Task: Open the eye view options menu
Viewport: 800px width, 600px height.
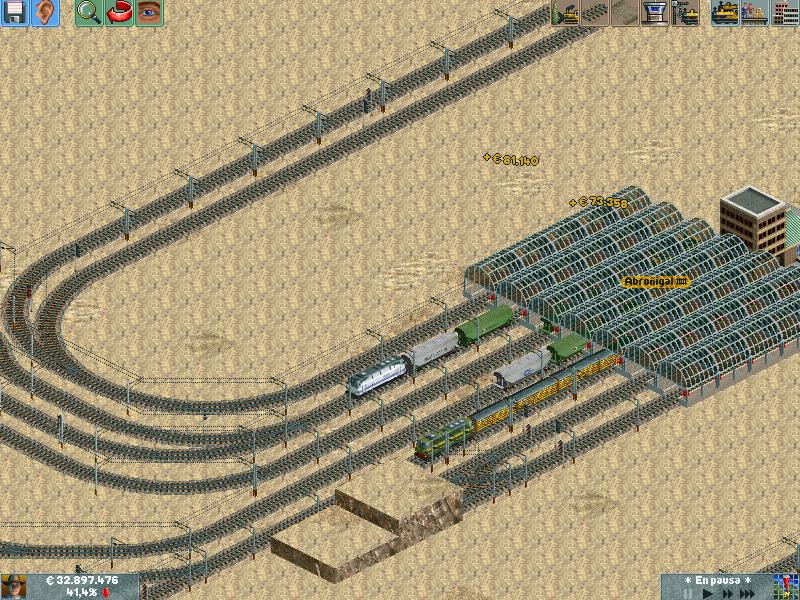Action: tap(148, 13)
